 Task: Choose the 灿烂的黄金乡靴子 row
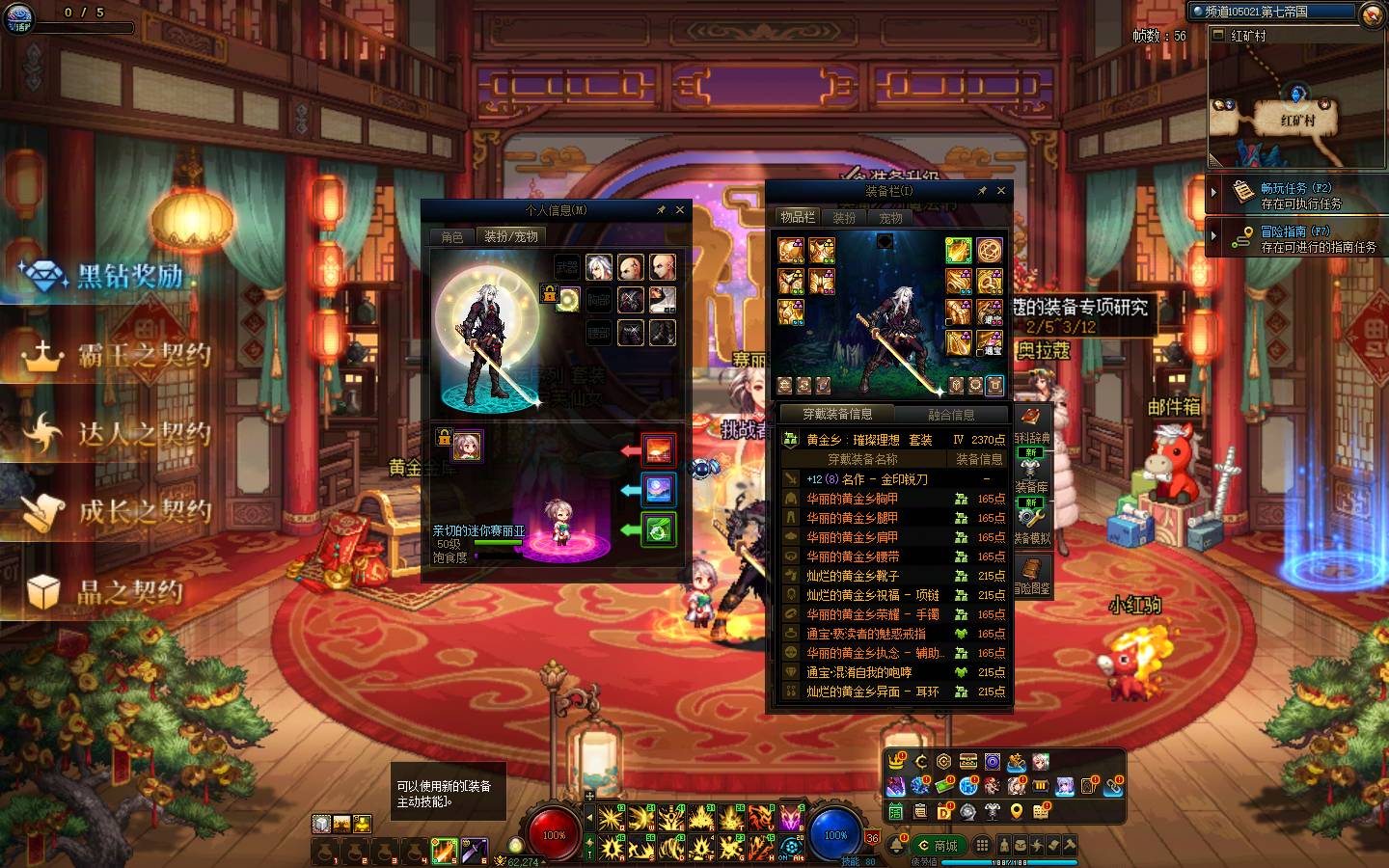853,576
